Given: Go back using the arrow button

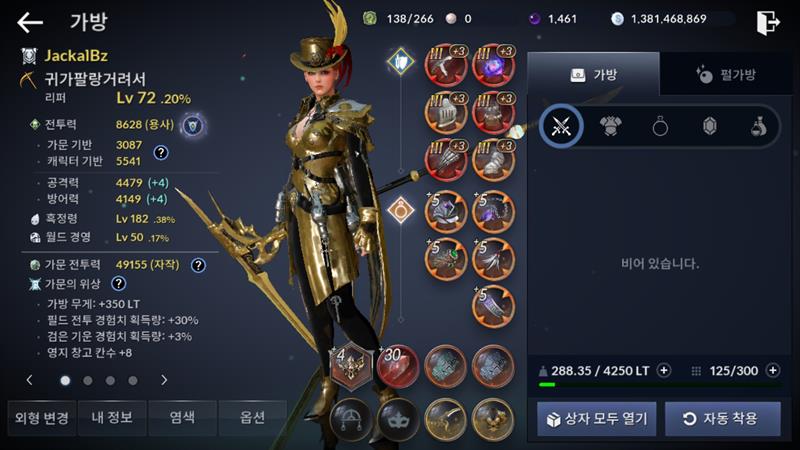Looking at the screenshot, I should click(x=30, y=22).
